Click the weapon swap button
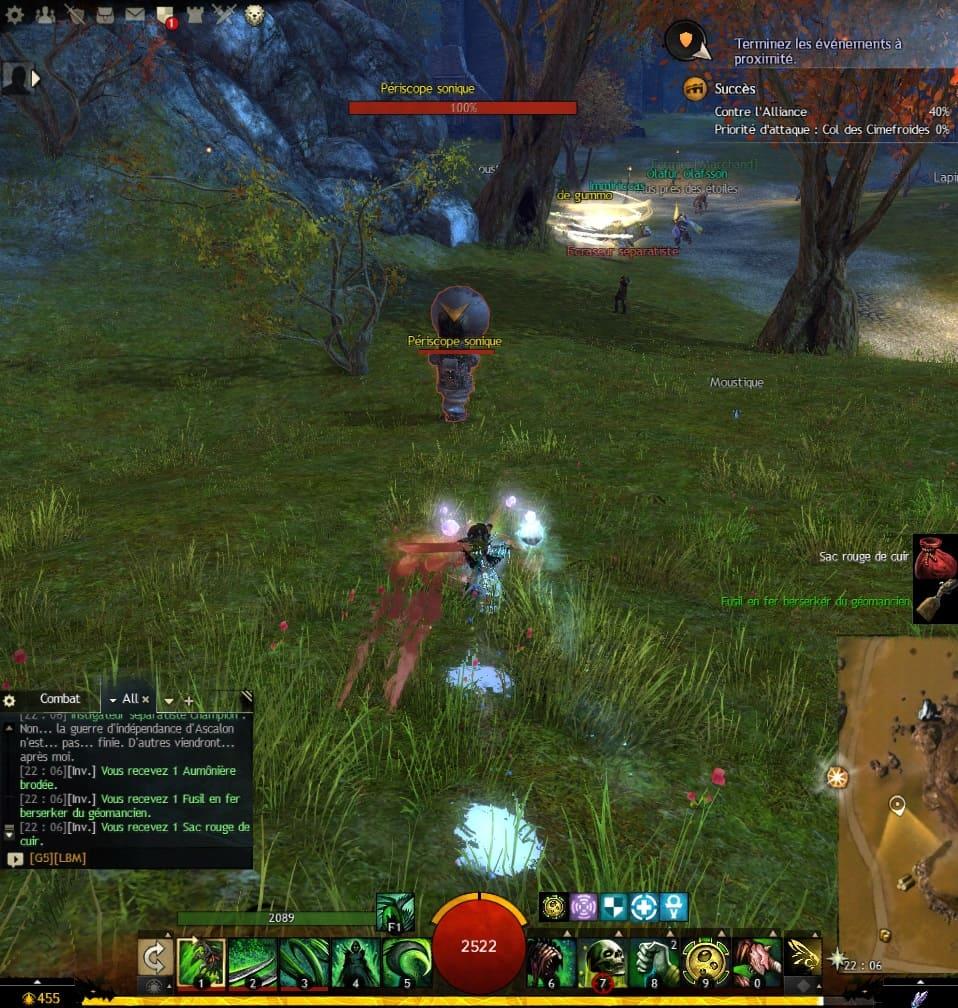Viewport: 958px width, 1008px height. [155, 961]
